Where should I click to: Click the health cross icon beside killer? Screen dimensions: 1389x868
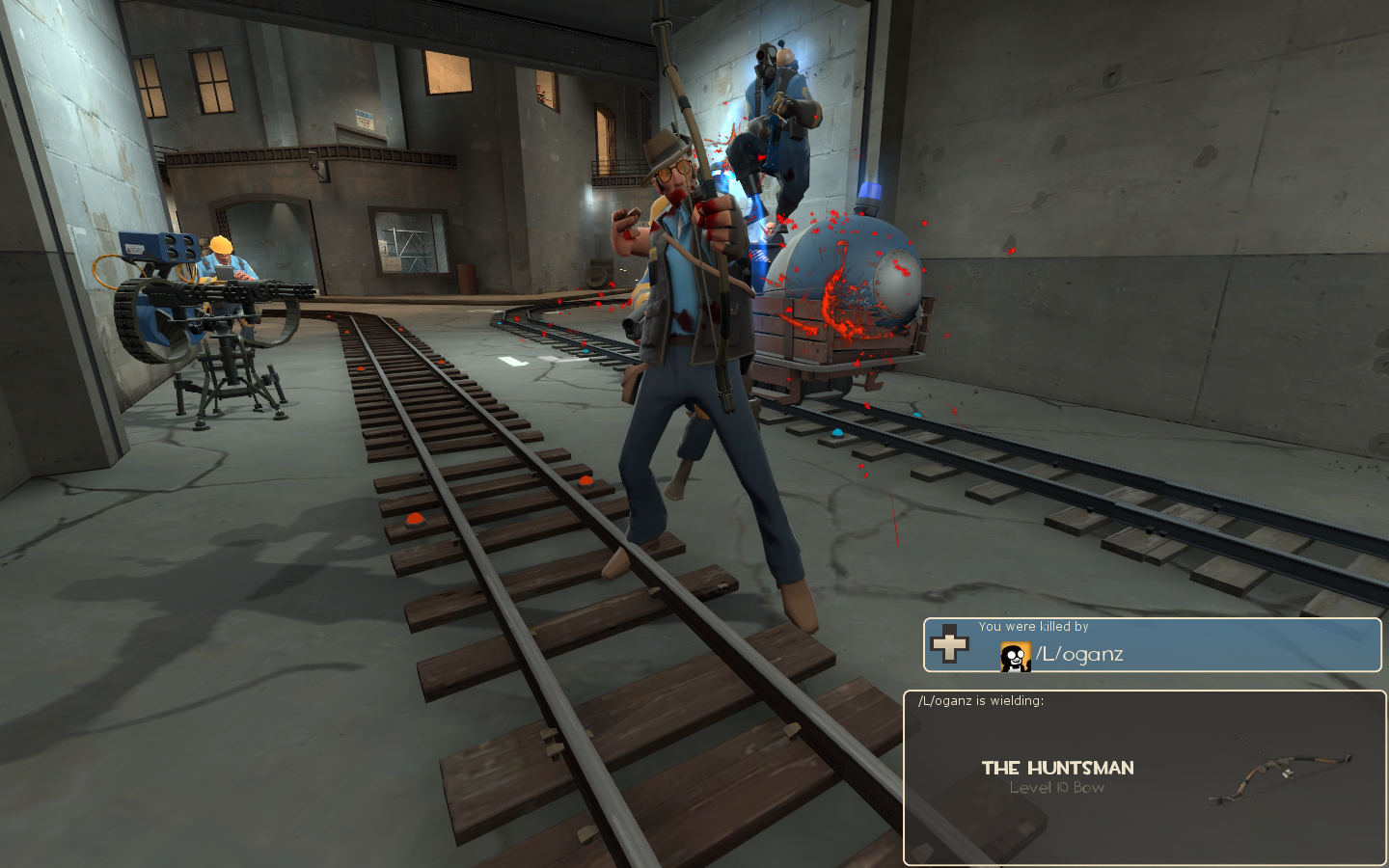pyautogui.click(x=949, y=644)
